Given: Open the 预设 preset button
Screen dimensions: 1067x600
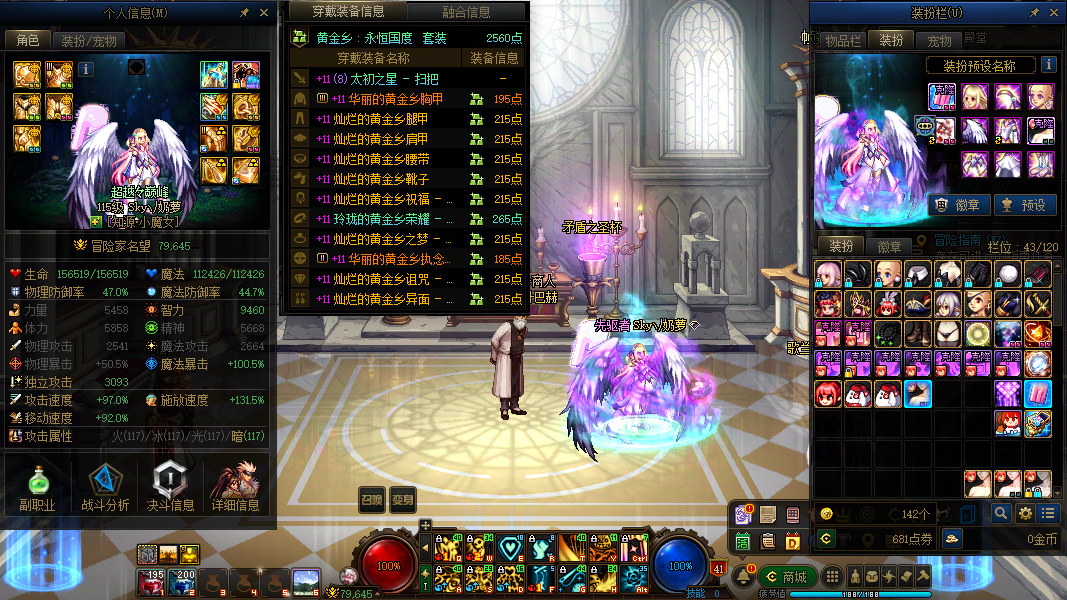Looking at the screenshot, I should point(1023,204).
